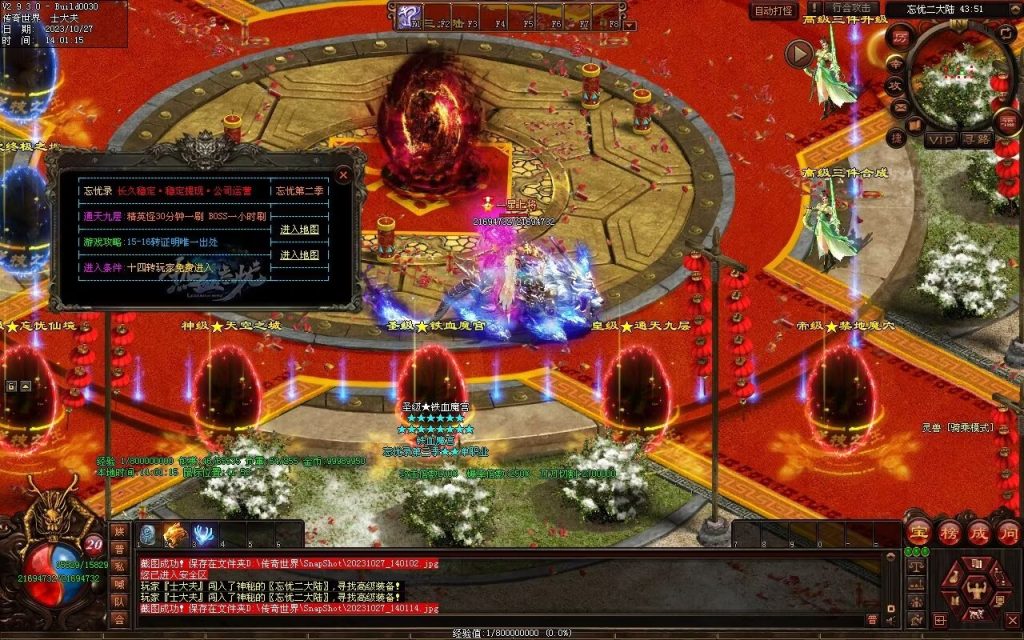This screenshot has width=1024, height=640.
Task: Activate 寻路 pathfinding button
Action: click(x=977, y=139)
